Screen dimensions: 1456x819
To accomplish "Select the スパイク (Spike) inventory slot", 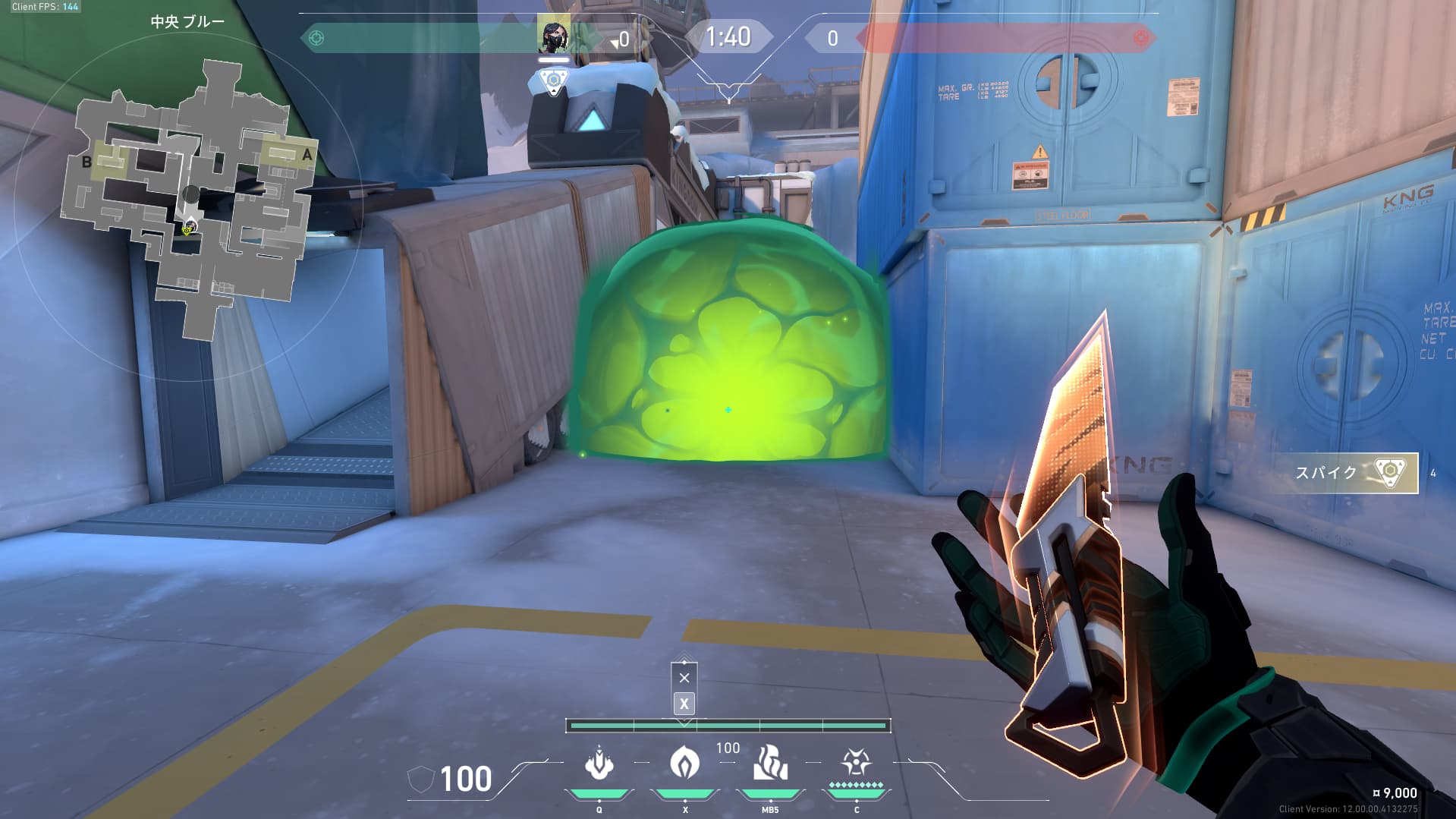I will click(x=1344, y=473).
